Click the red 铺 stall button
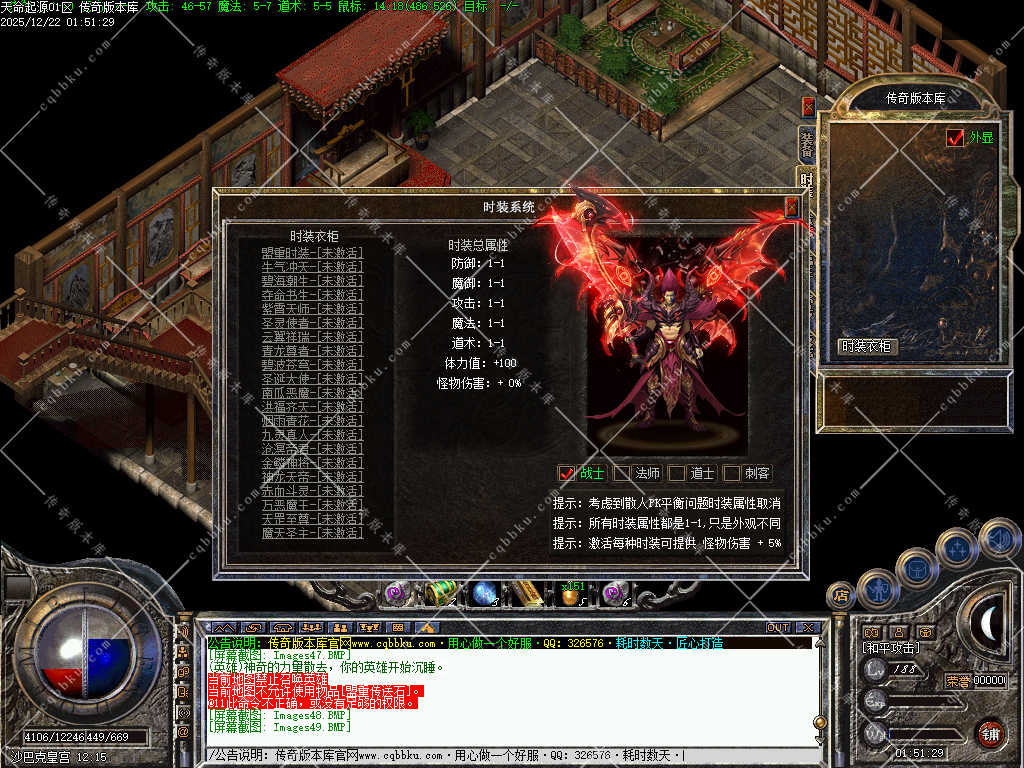Viewport: 1024px width, 768px height. click(x=990, y=733)
